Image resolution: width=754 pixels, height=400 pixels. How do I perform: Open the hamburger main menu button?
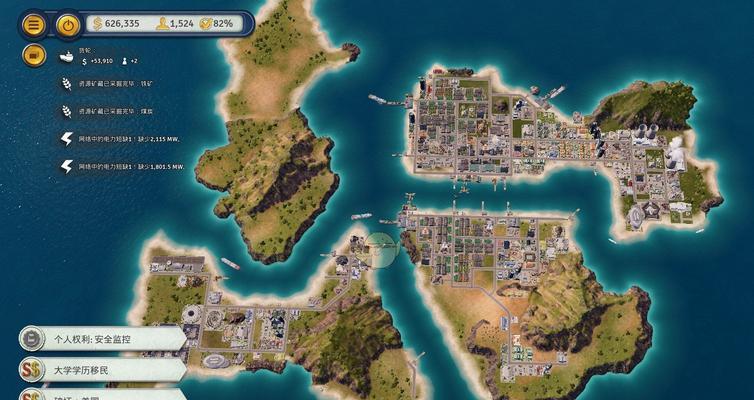click(x=33, y=24)
